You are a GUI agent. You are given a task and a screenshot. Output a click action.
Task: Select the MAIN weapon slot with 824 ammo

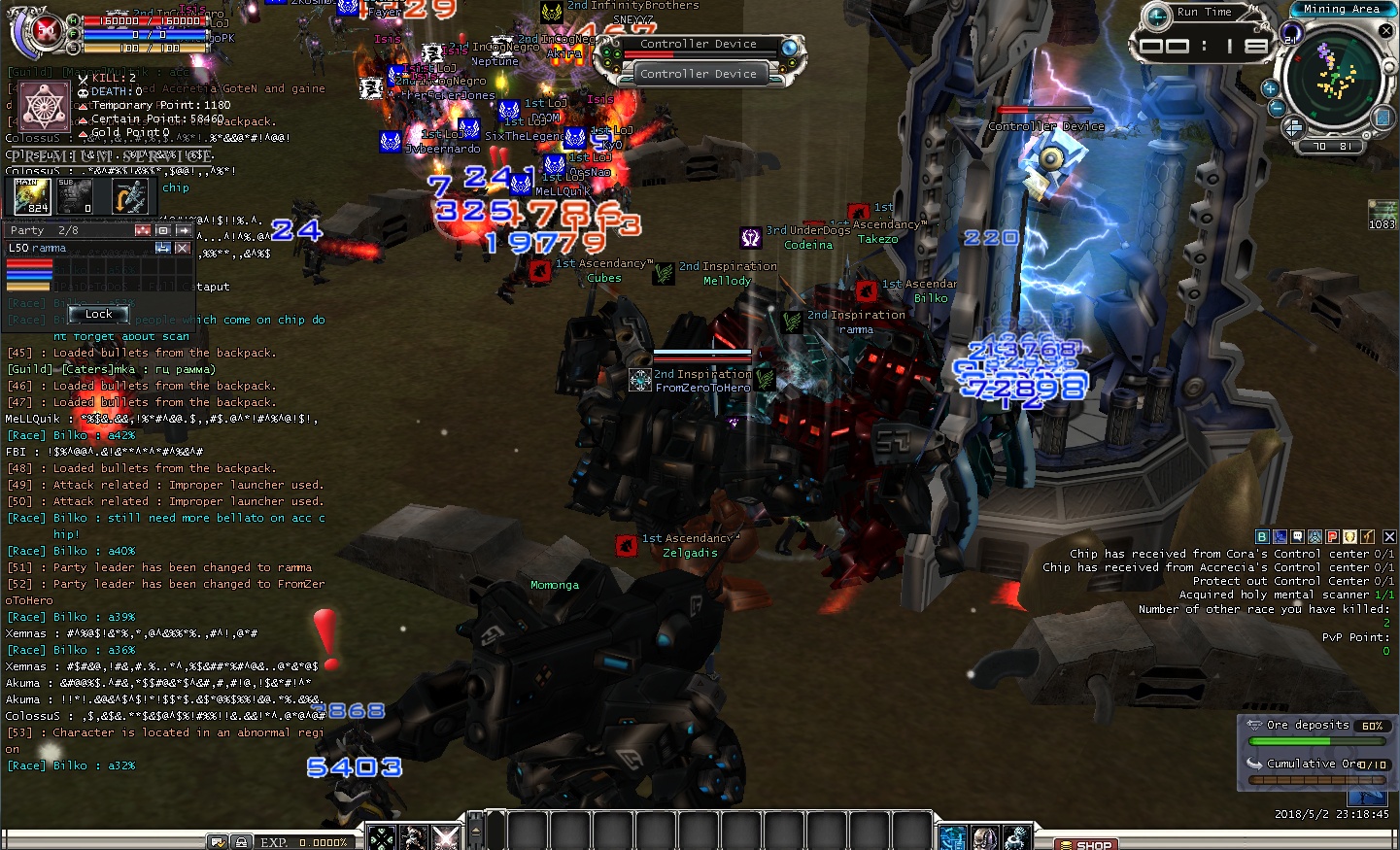pyautogui.click(x=32, y=196)
